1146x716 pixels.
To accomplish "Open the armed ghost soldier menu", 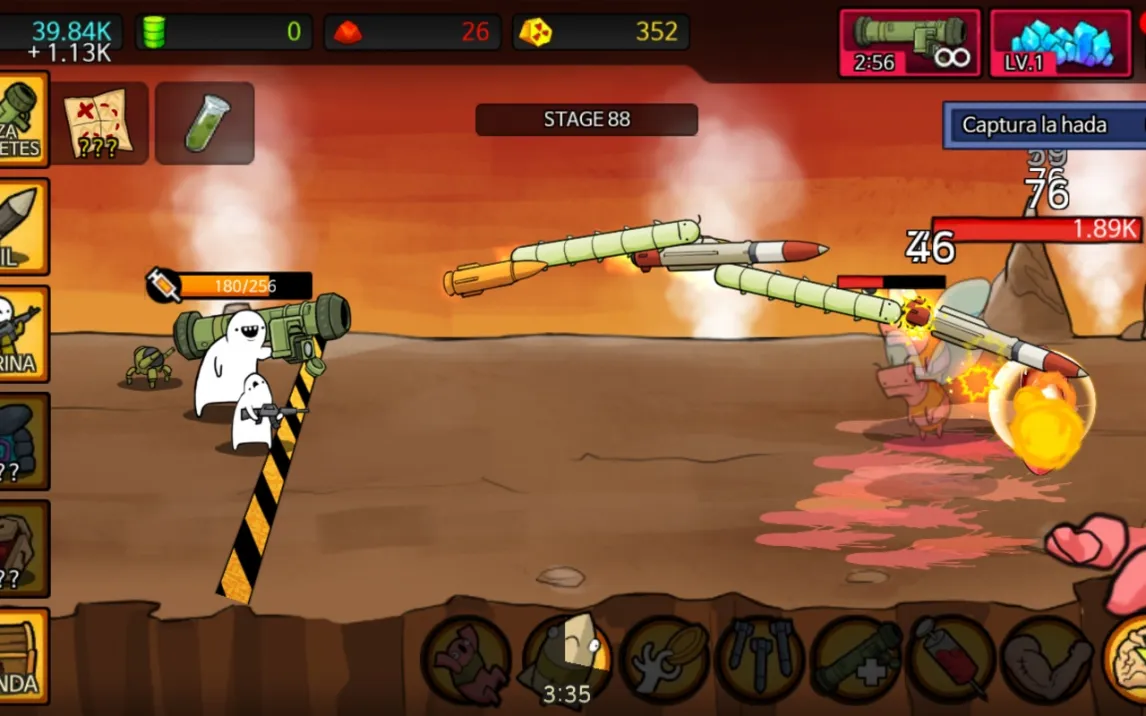I will [x=22, y=333].
